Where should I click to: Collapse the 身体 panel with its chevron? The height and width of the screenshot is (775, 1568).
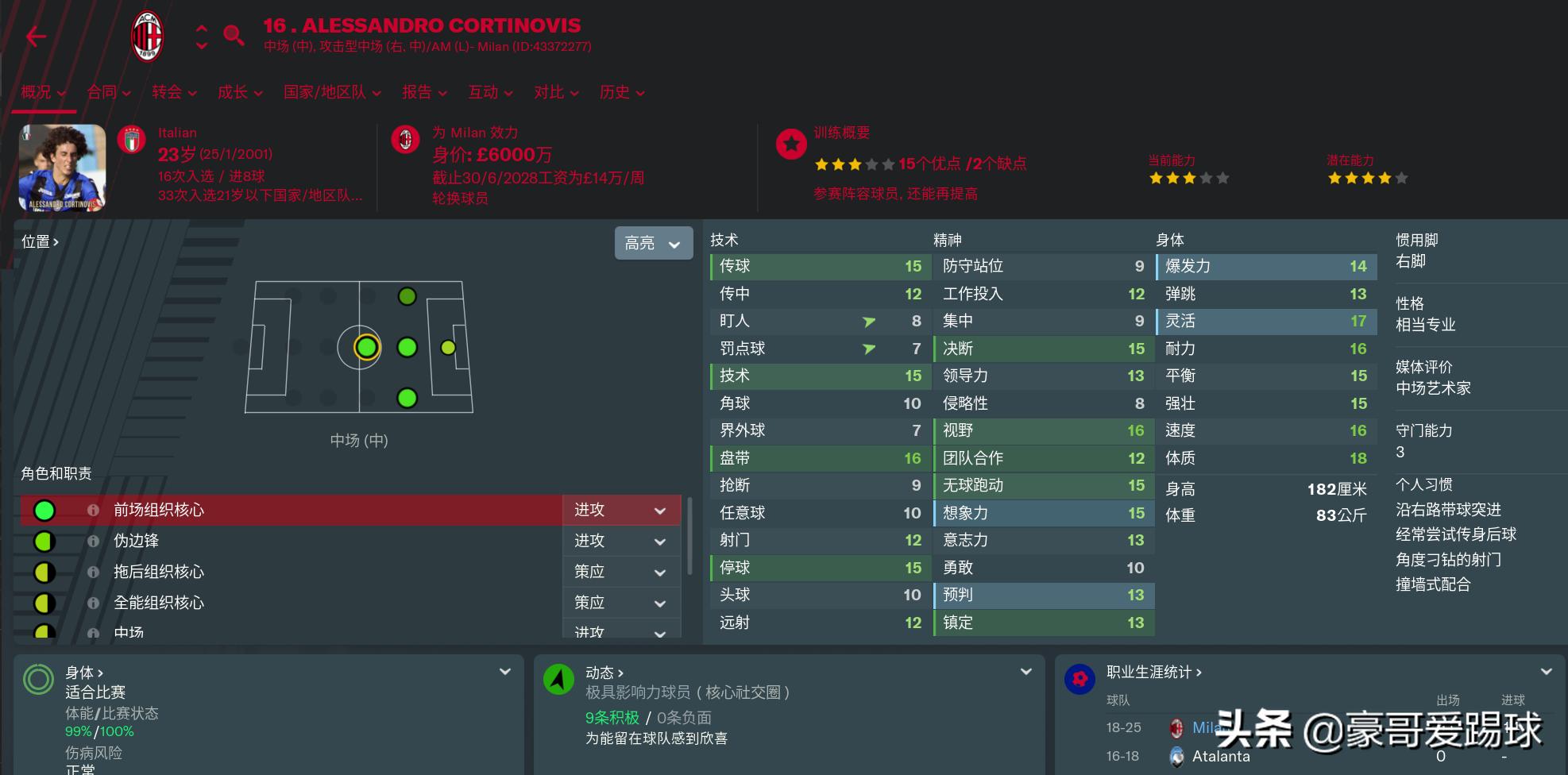pos(506,672)
